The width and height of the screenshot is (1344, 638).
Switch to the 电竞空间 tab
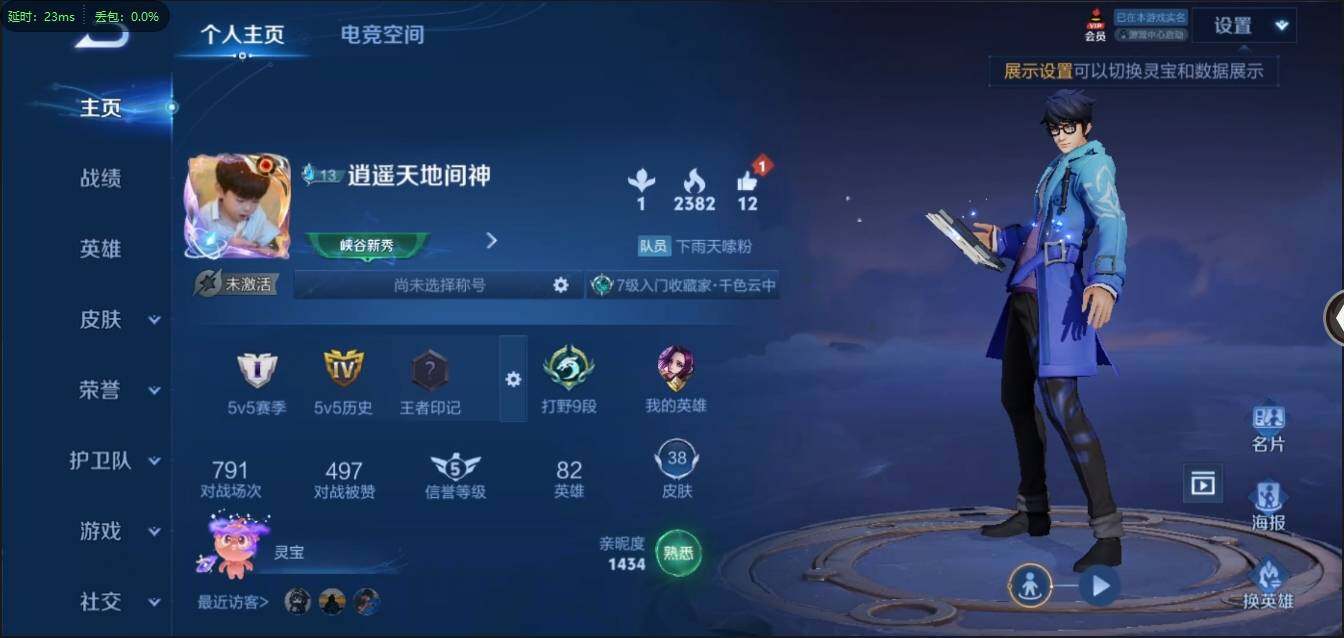pos(382,35)
